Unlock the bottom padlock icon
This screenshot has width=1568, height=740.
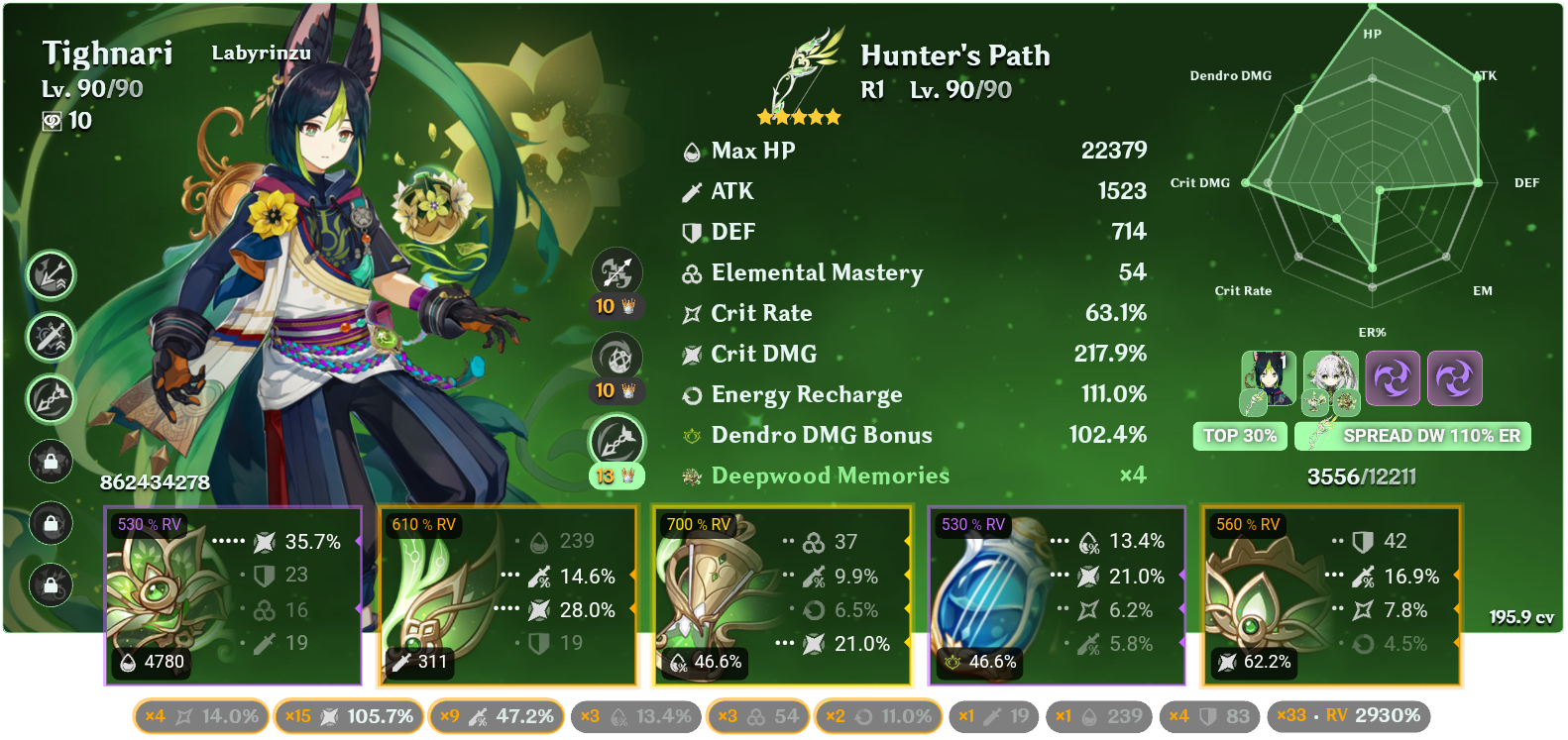pos(51,582)
